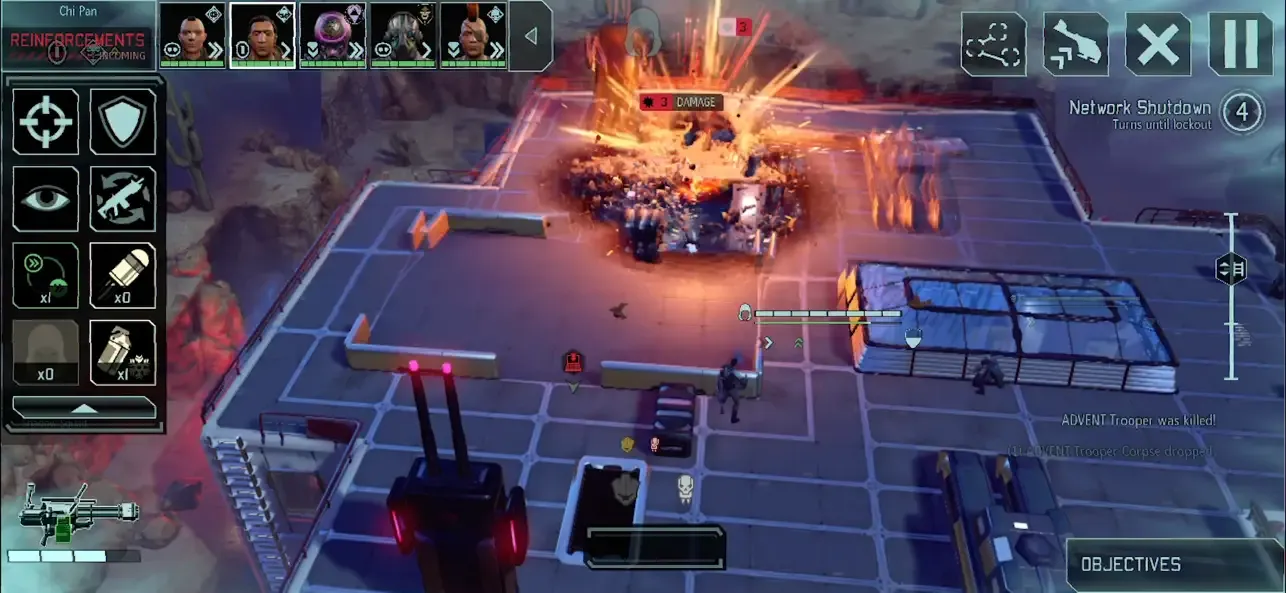Choose the frost grenade item slot
The height and width of the screenshot is (593, 1286).
point(123,352)
